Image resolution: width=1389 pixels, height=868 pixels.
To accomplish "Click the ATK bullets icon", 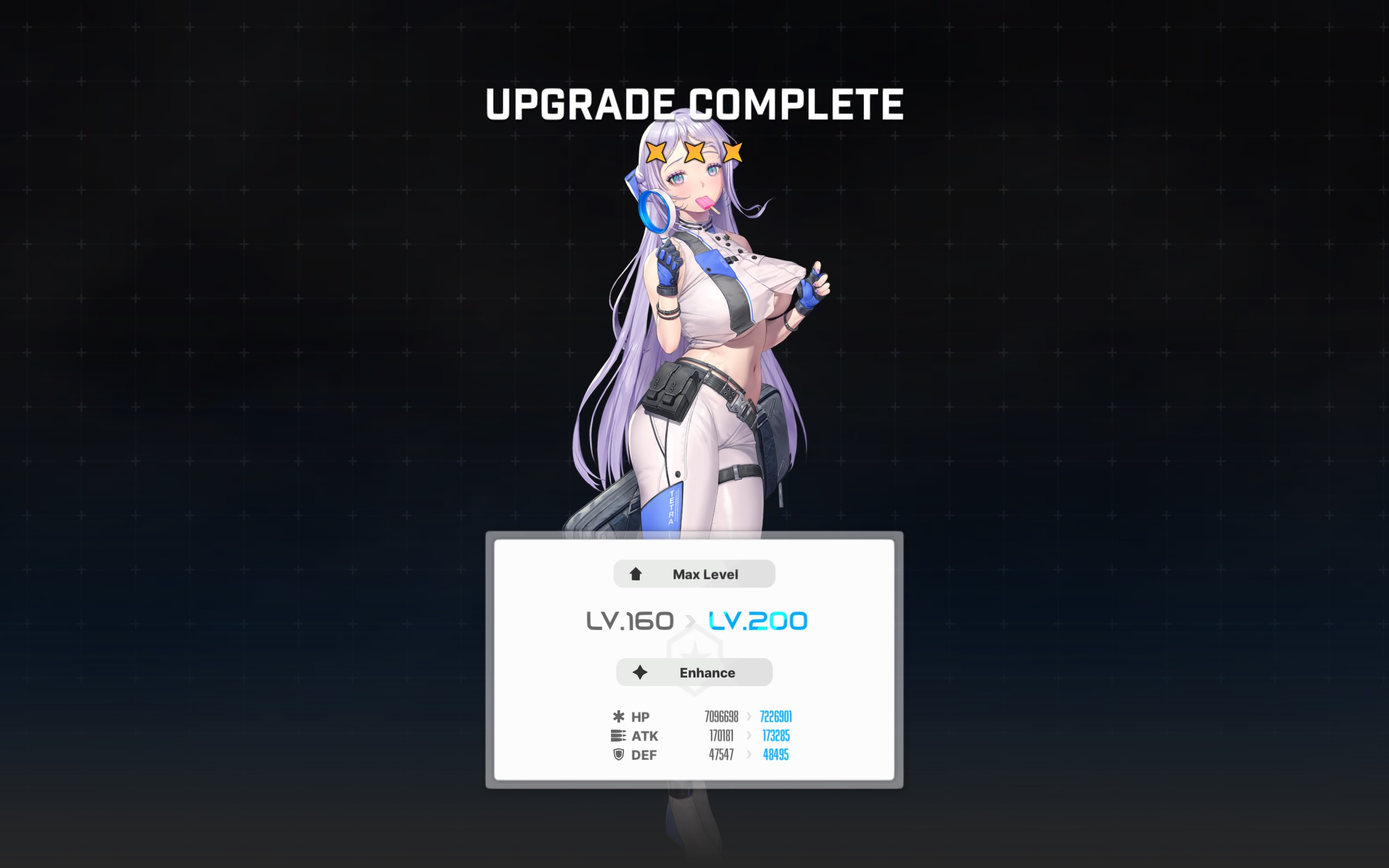I will (x=618, y=736).
